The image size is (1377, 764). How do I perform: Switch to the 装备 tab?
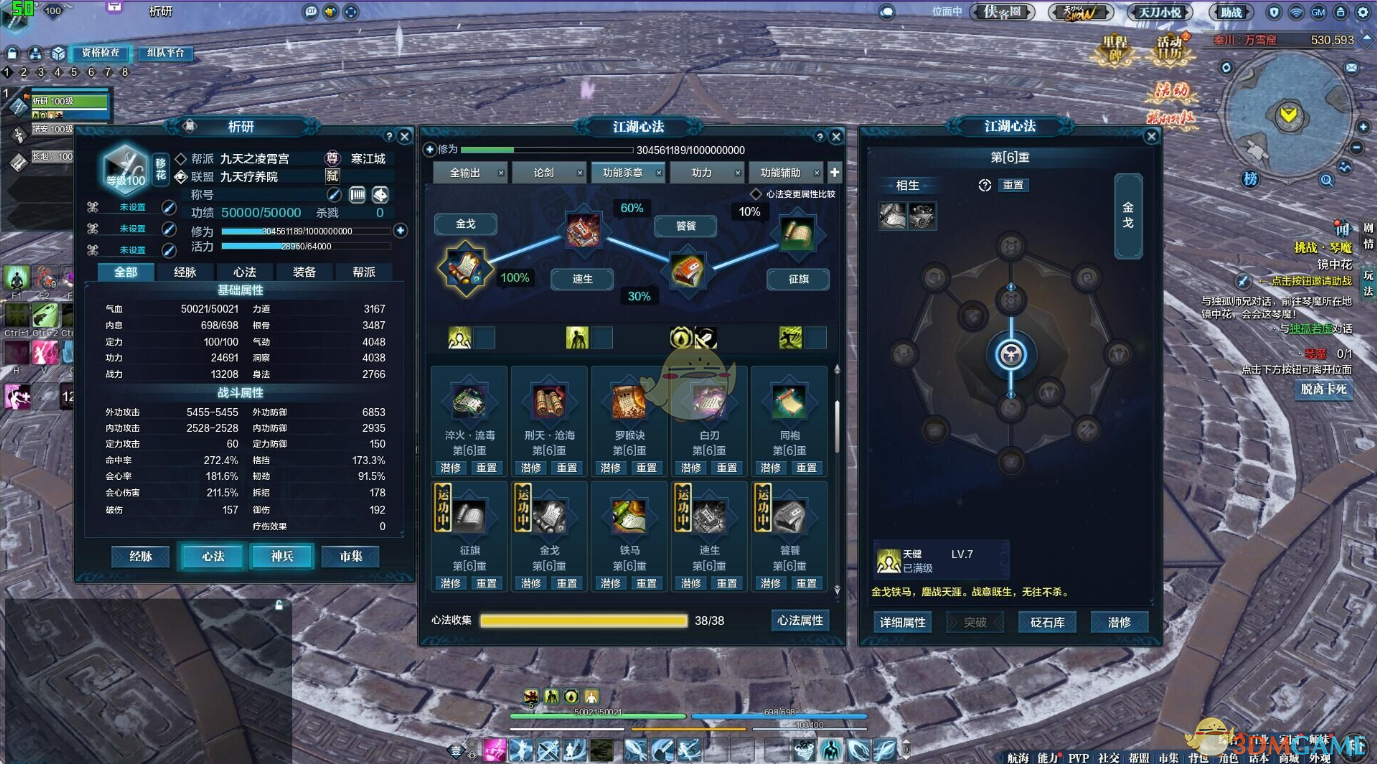tap(304, 272)
